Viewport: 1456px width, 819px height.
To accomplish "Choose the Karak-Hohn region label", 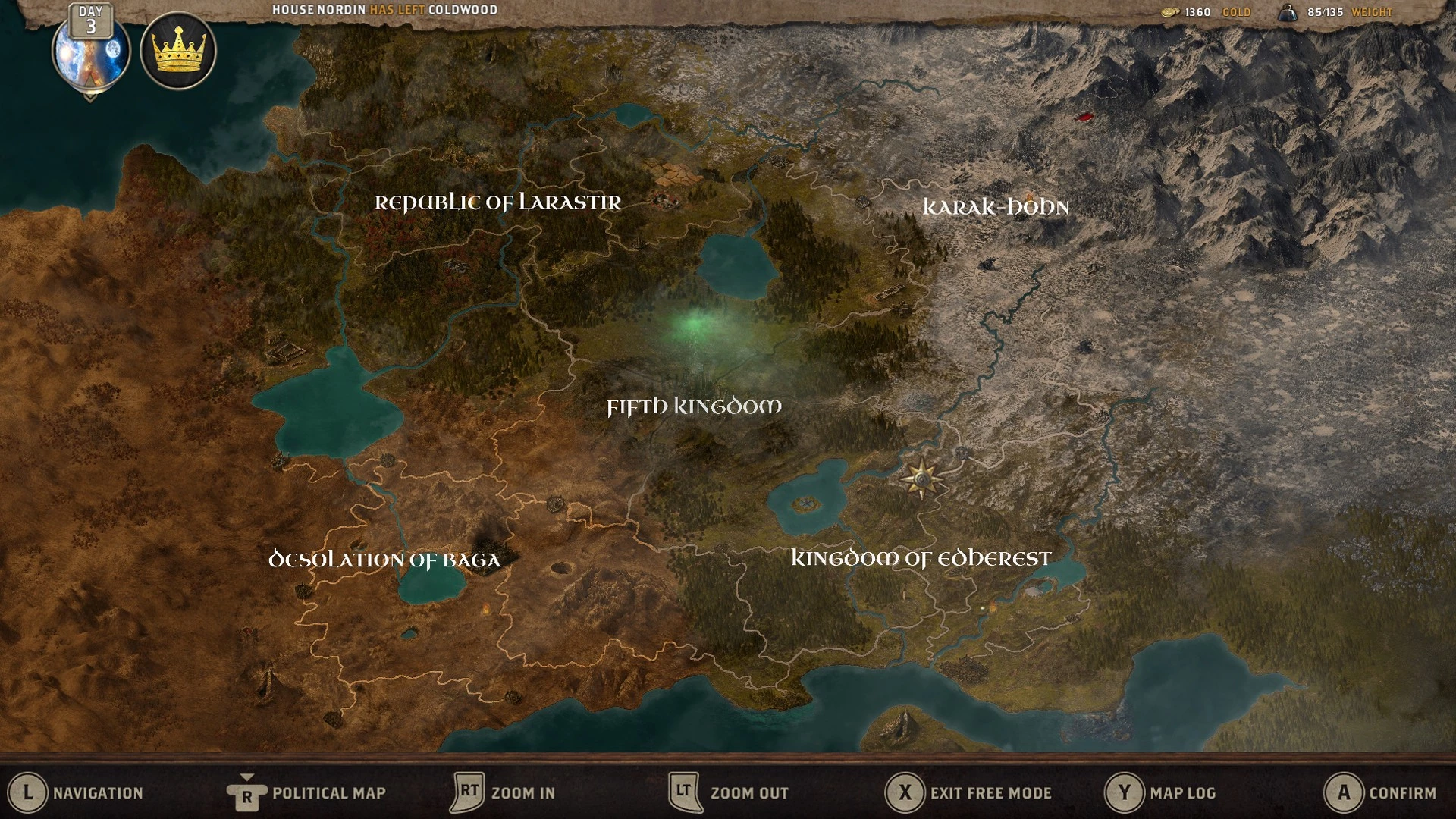I will pyautogui.click(x=995, y=207).
